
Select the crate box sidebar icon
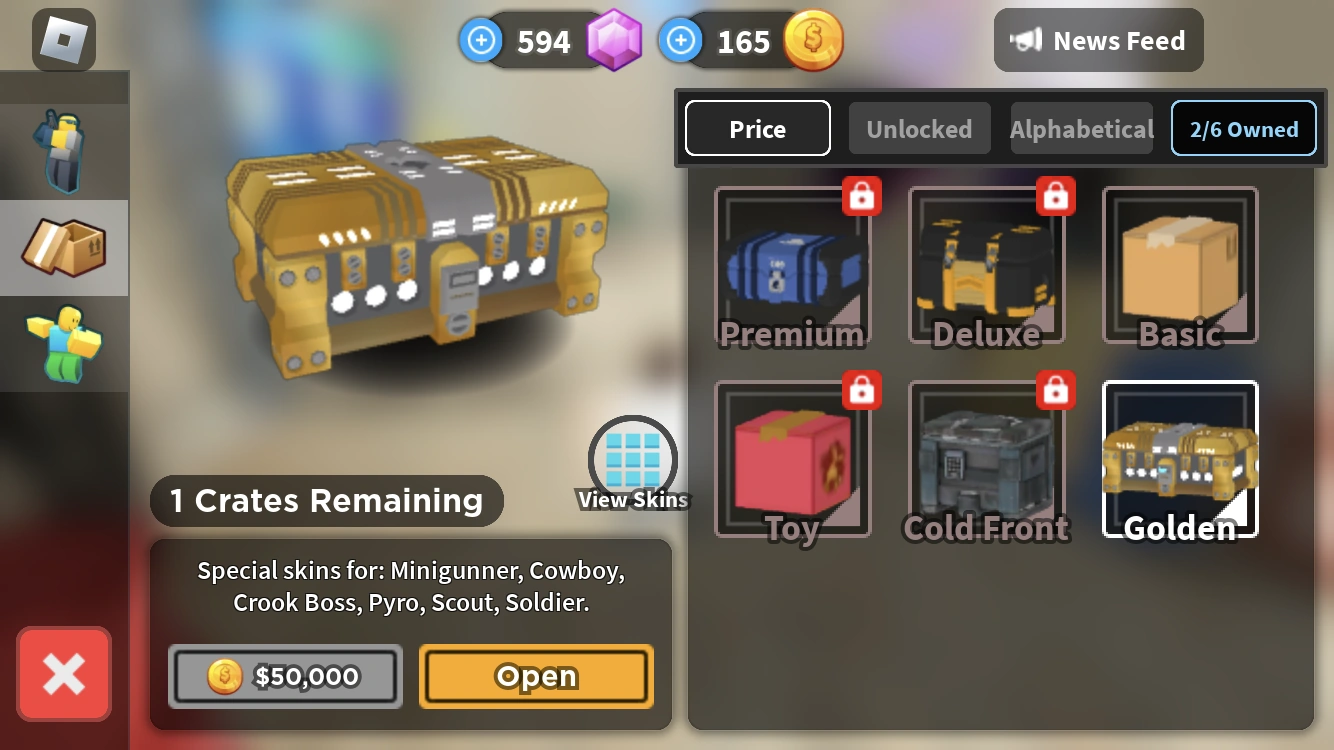pos(63,247)
